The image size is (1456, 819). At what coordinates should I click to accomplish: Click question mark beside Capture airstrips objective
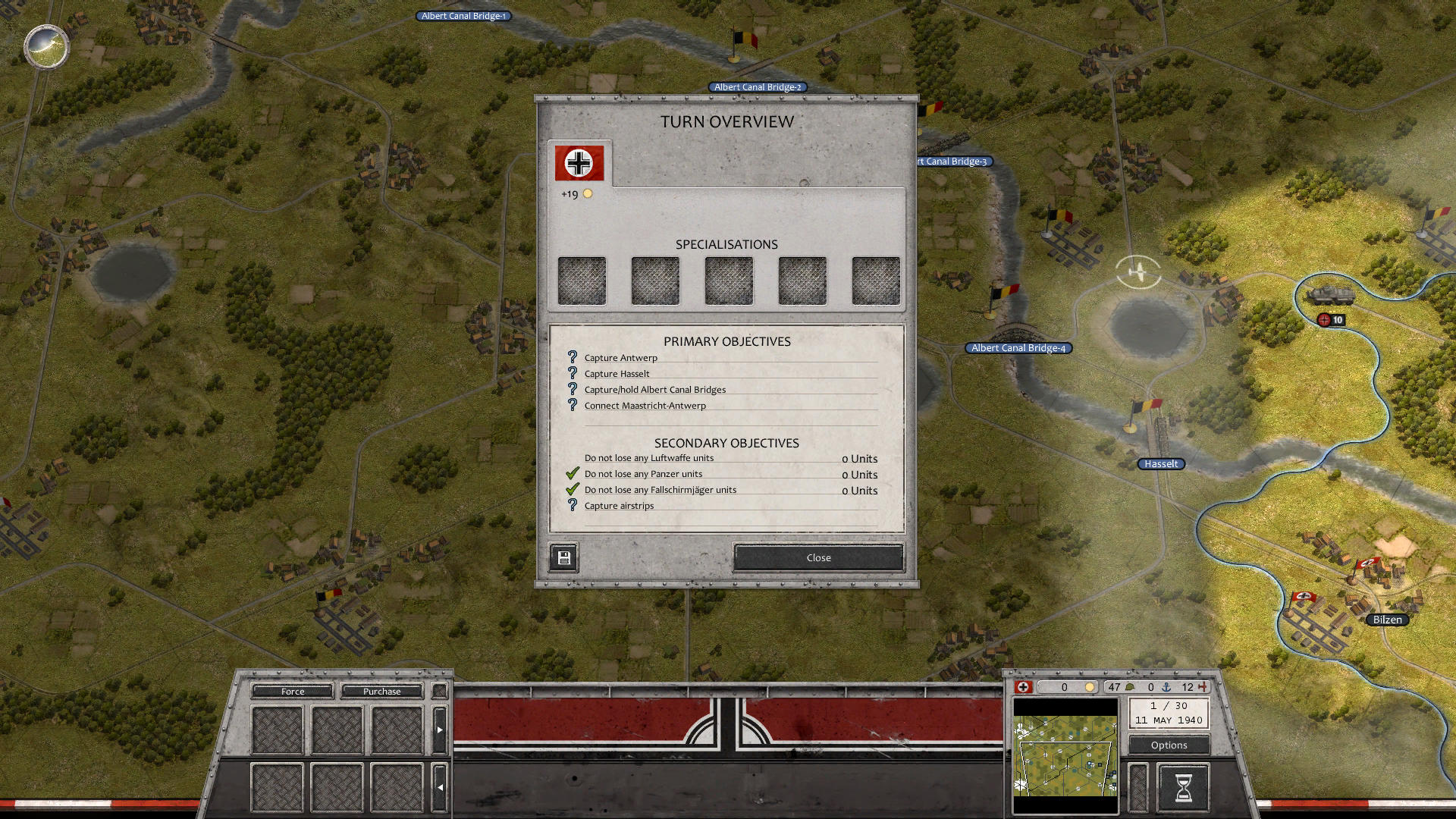pyautogui.click(x=572, y=505)
